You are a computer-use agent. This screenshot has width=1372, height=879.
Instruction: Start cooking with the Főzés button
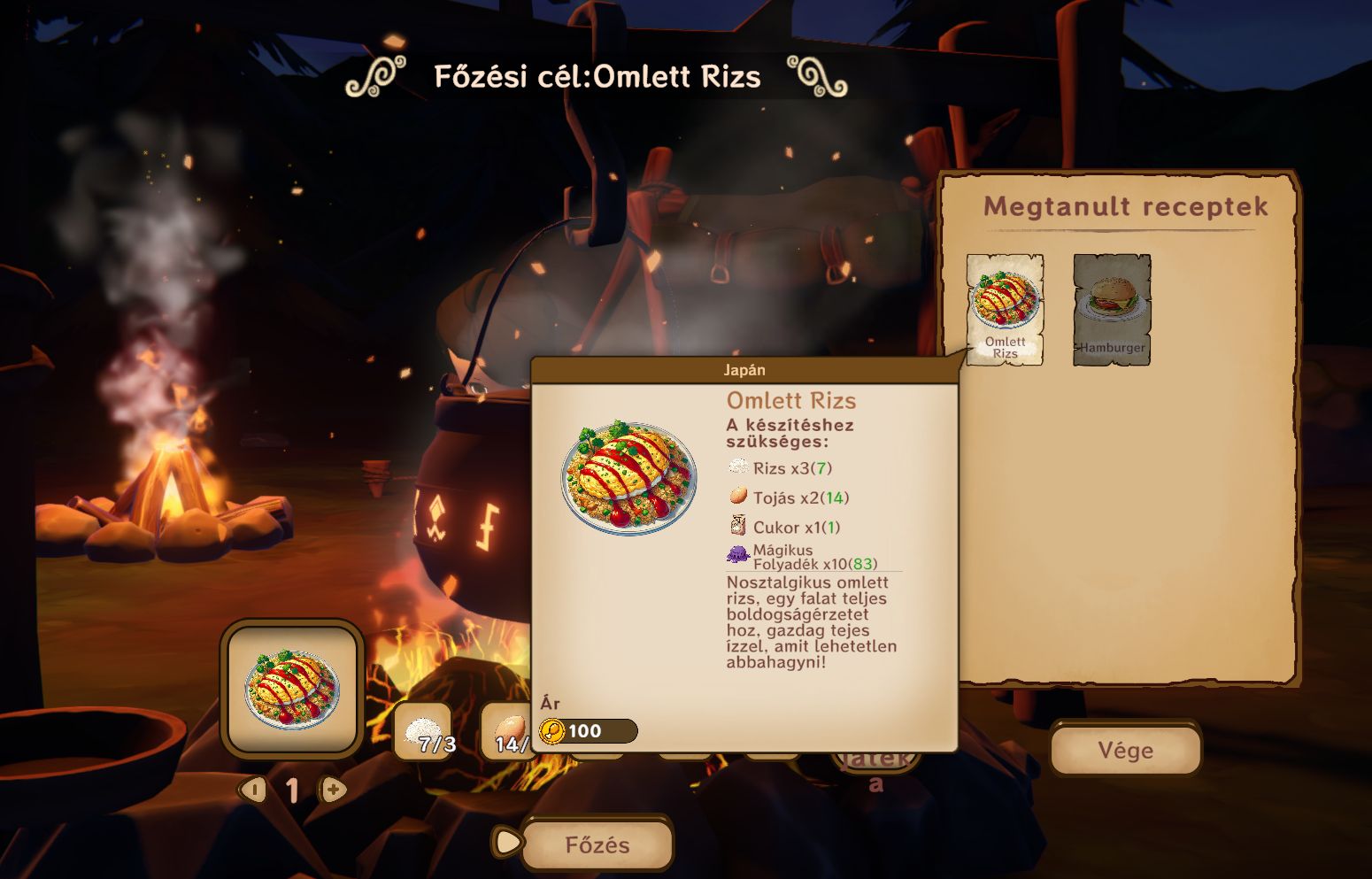tap(597, 844)
